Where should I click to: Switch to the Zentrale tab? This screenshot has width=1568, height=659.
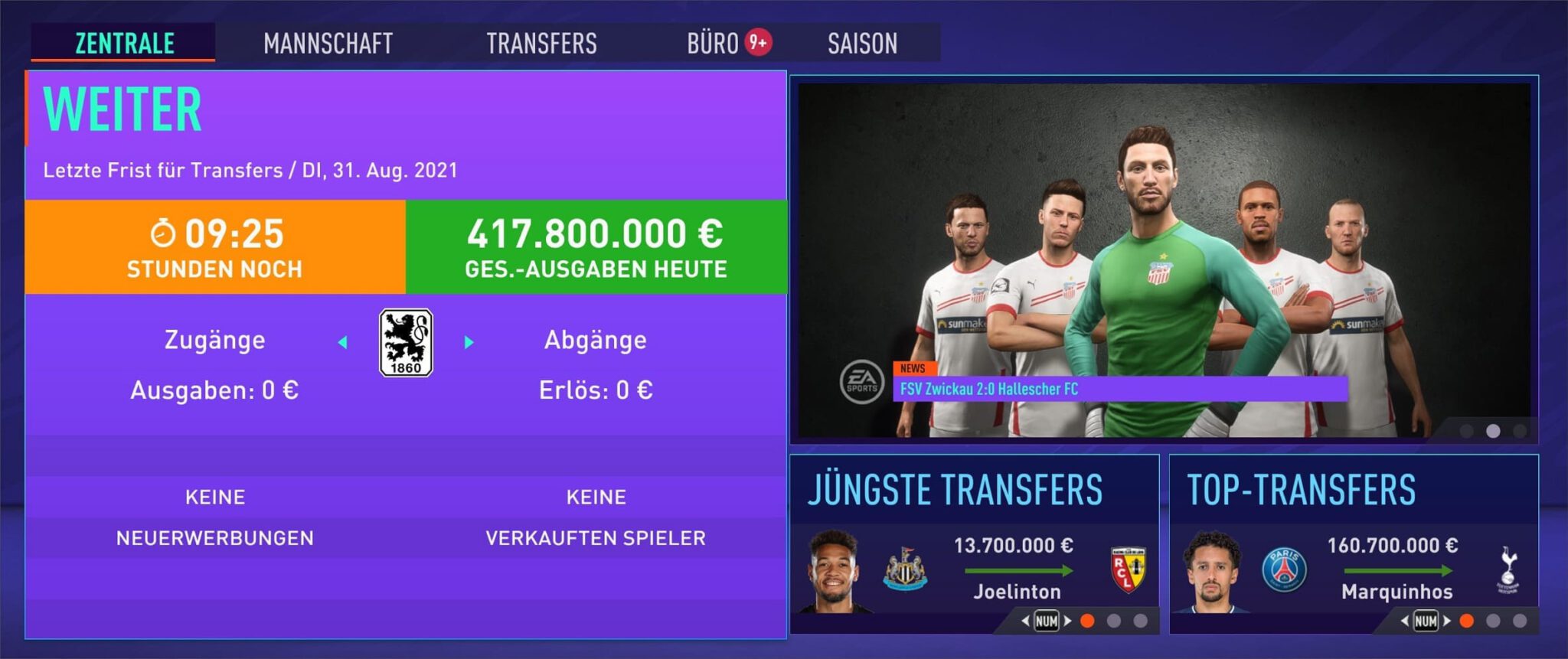pos(124,43)
